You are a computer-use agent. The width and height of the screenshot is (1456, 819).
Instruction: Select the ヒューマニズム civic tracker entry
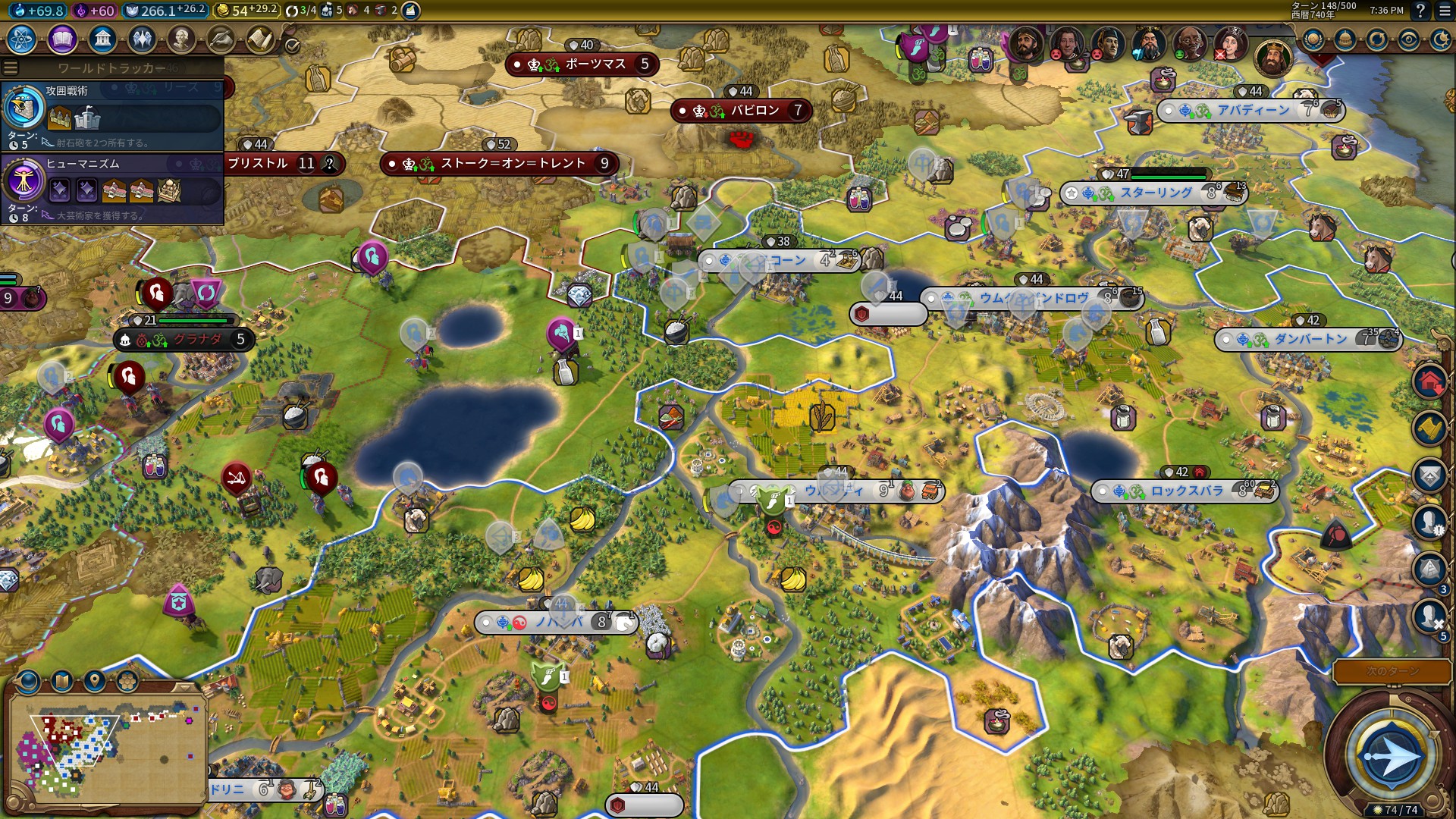pyautogui.click(x=114, y=190)
